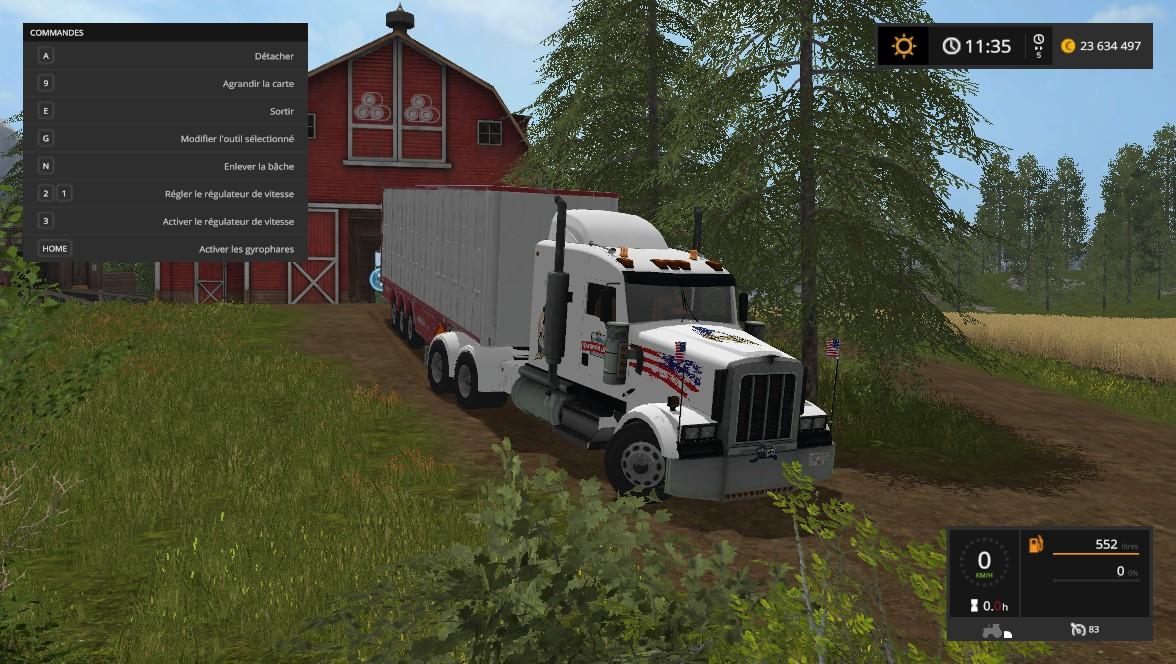The image size is (1176, 664).
Task: Click the sunny weather icon
Action: (x=904, y=46)
